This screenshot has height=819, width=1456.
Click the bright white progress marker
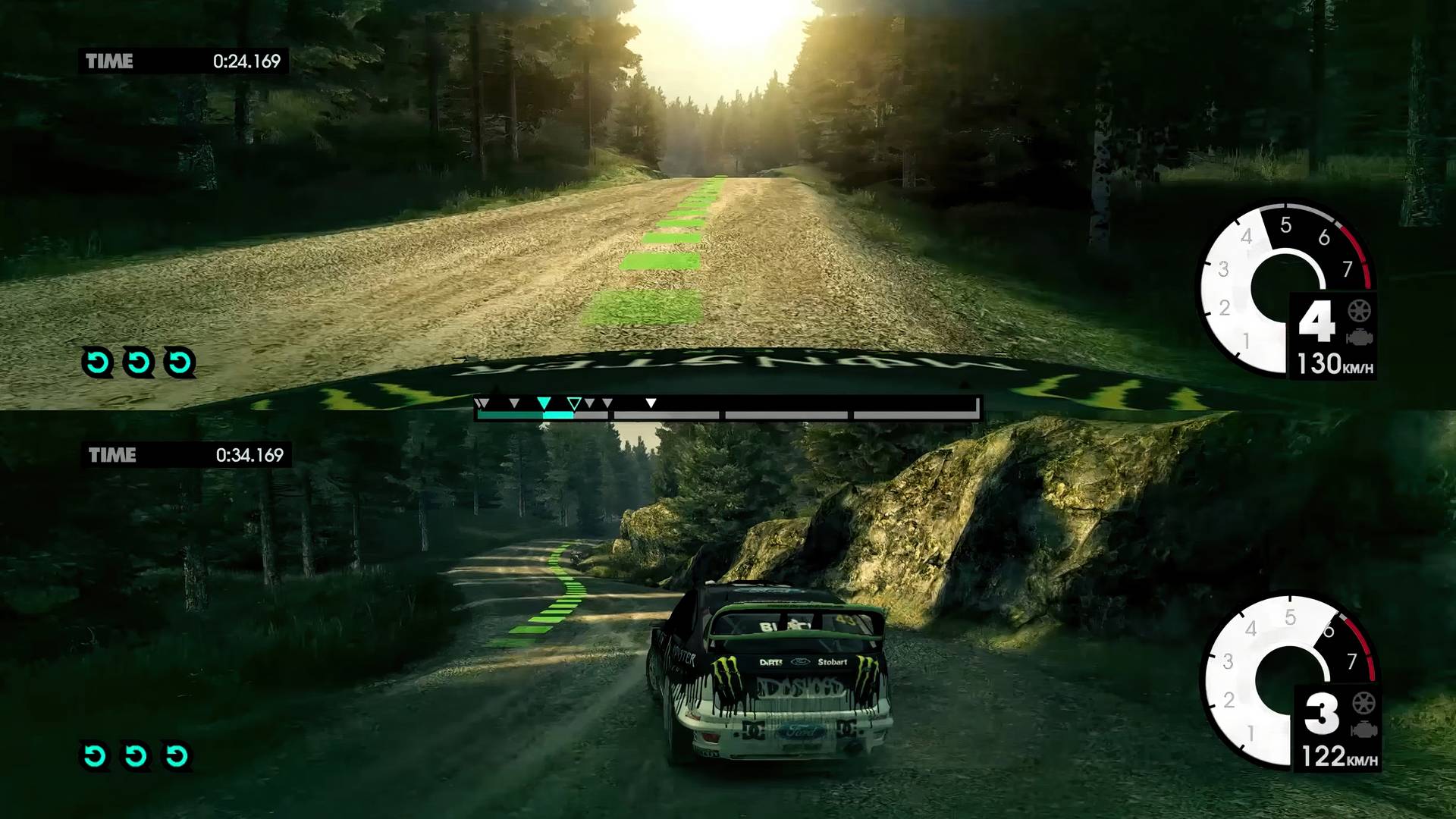(x=651, y=403)
